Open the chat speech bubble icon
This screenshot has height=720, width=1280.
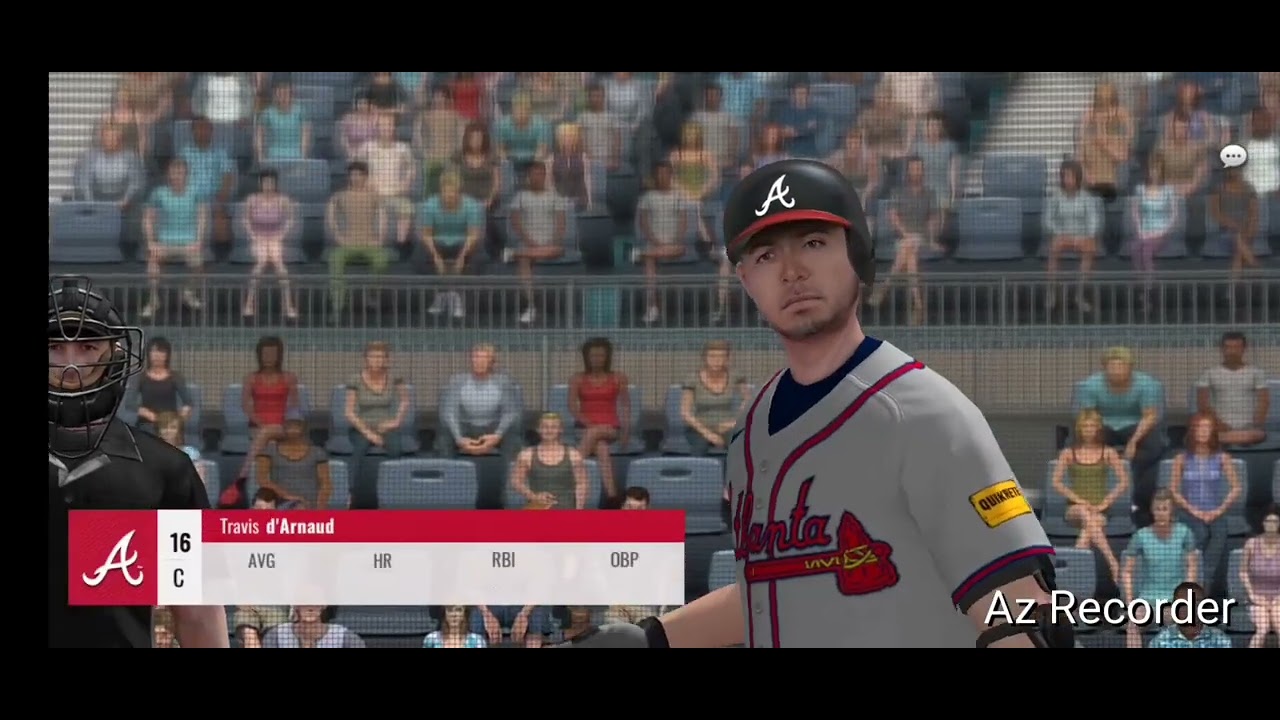pos(1233,156)
